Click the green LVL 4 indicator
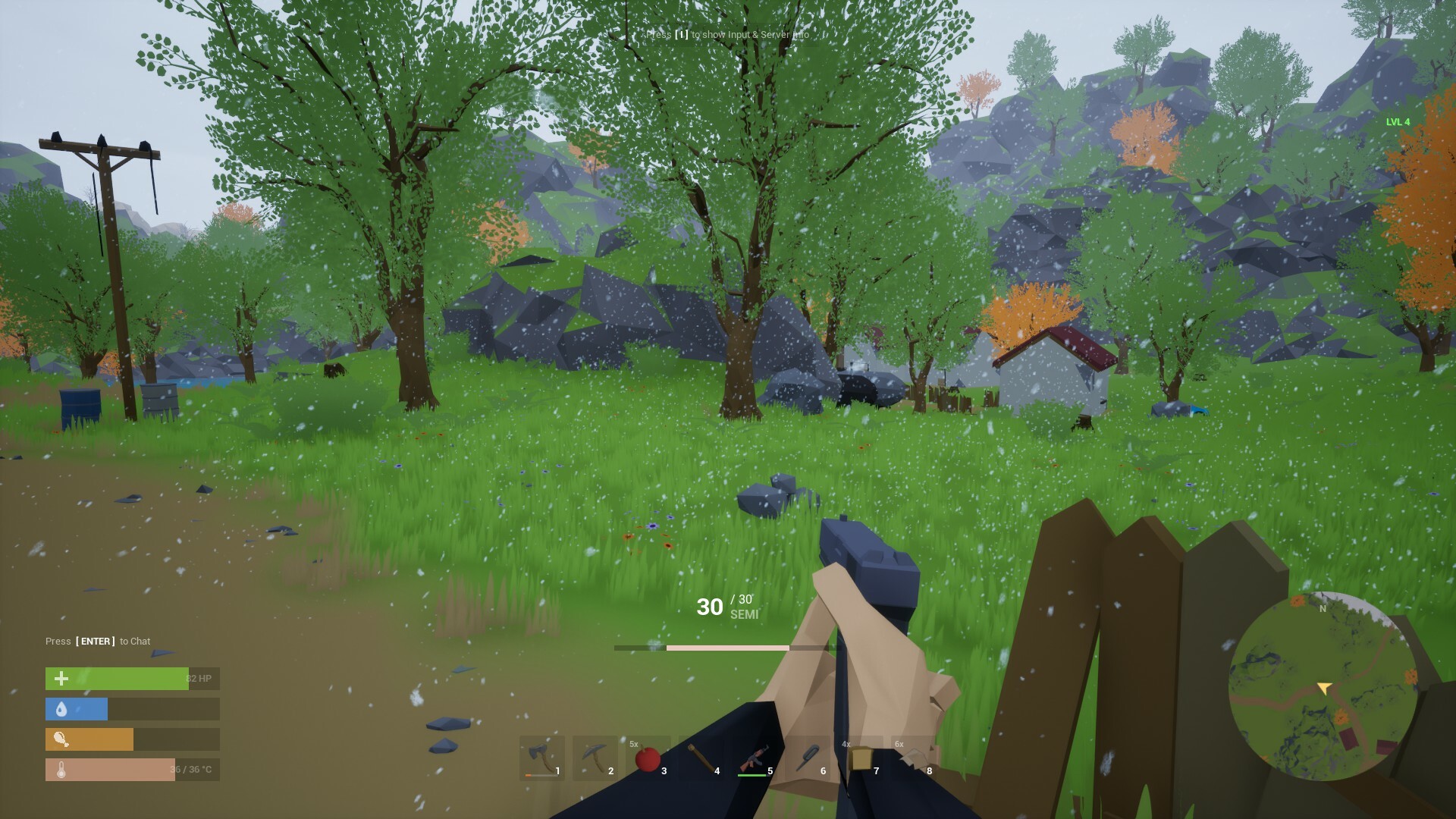This screenshot has width=1456, height=819. 1398,120
